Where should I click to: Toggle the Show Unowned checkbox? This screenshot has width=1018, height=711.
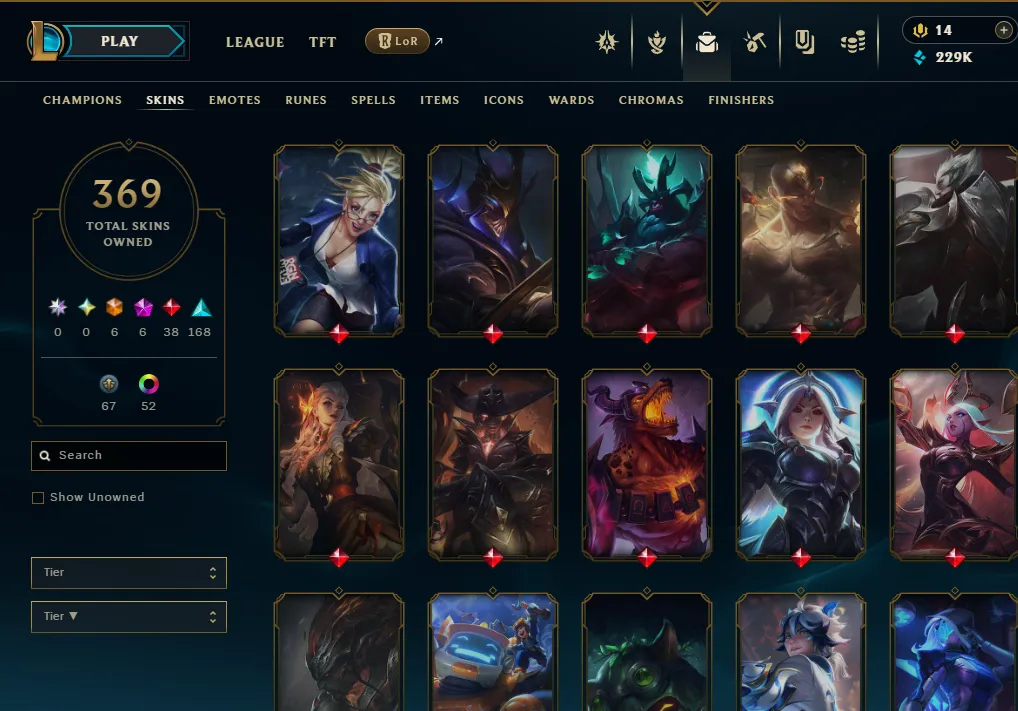pyautogui.click(x=38, y=498)
